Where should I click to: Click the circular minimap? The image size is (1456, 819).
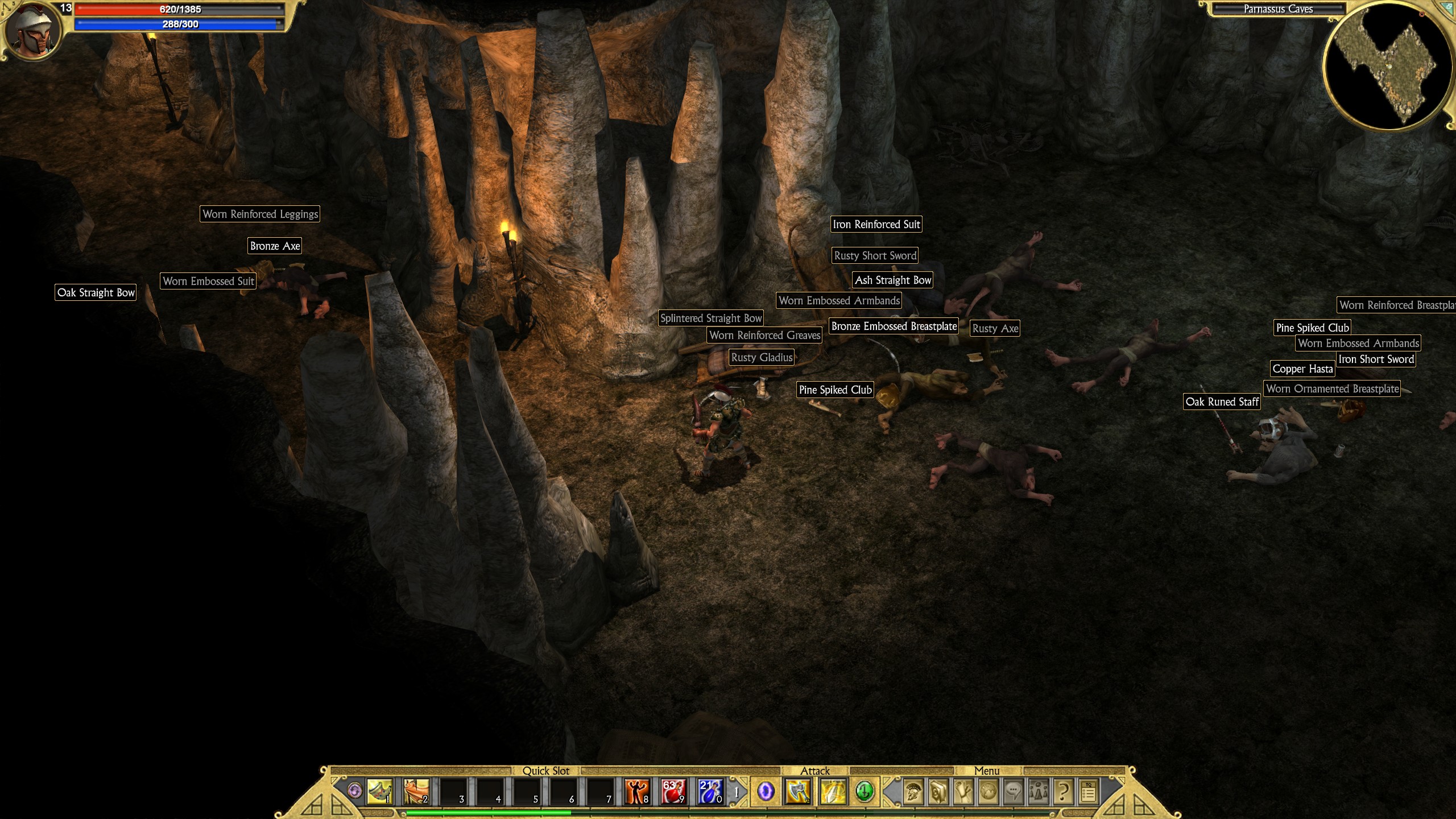tap(1388, 67)
